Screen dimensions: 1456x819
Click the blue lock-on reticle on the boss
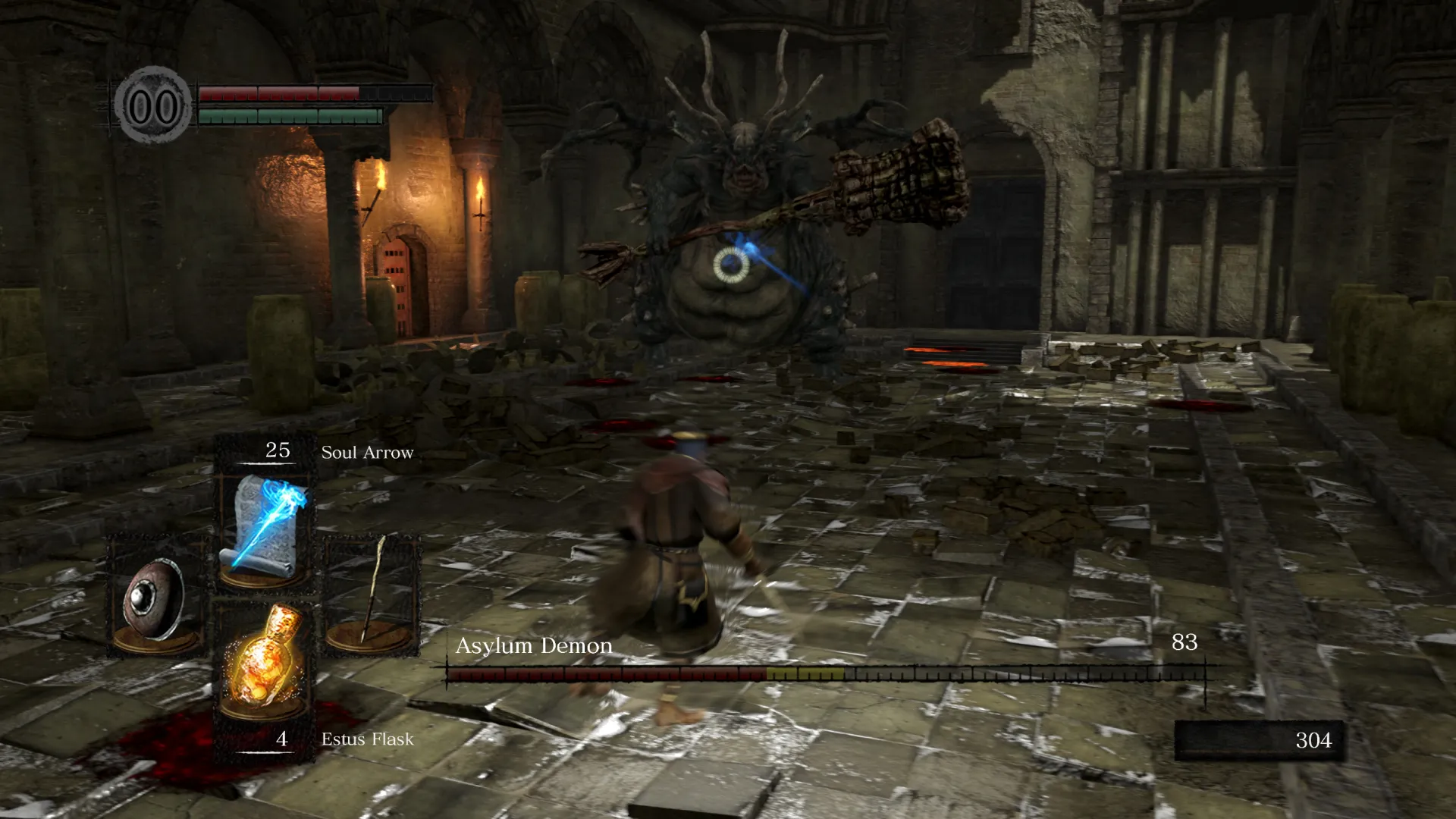[x=733, y=266]
